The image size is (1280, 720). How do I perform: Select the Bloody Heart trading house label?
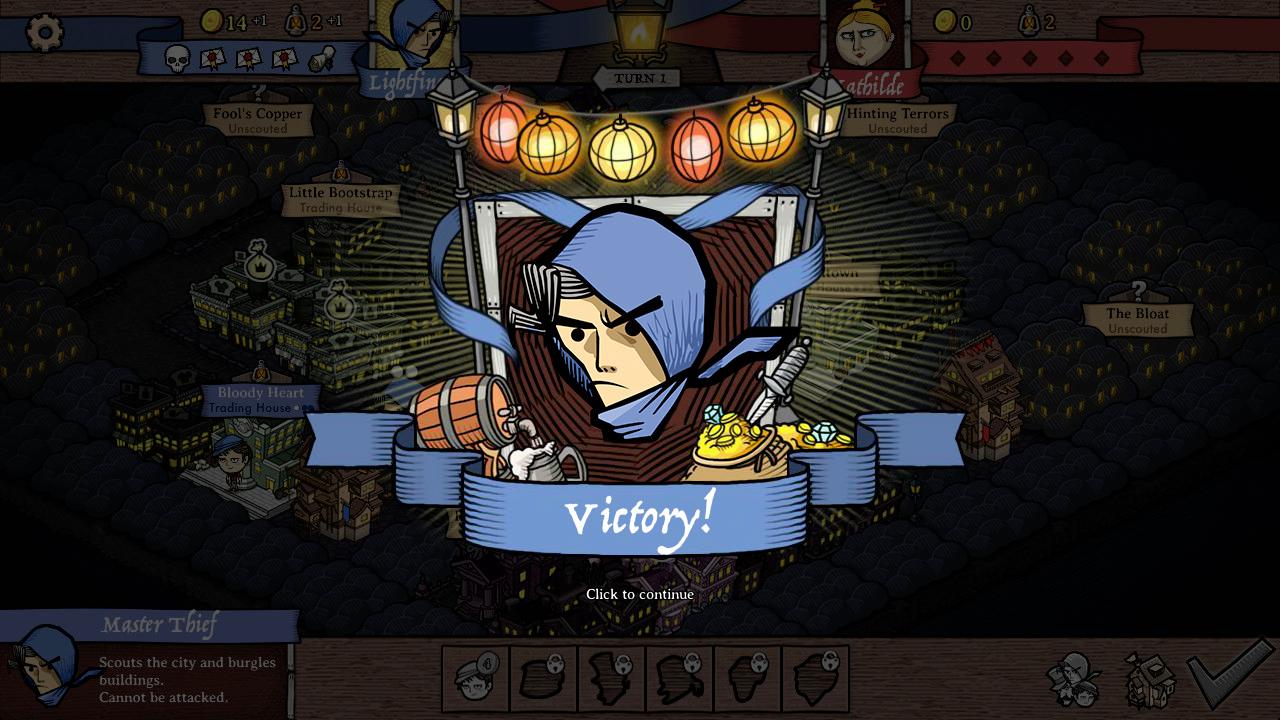(262, 399)
